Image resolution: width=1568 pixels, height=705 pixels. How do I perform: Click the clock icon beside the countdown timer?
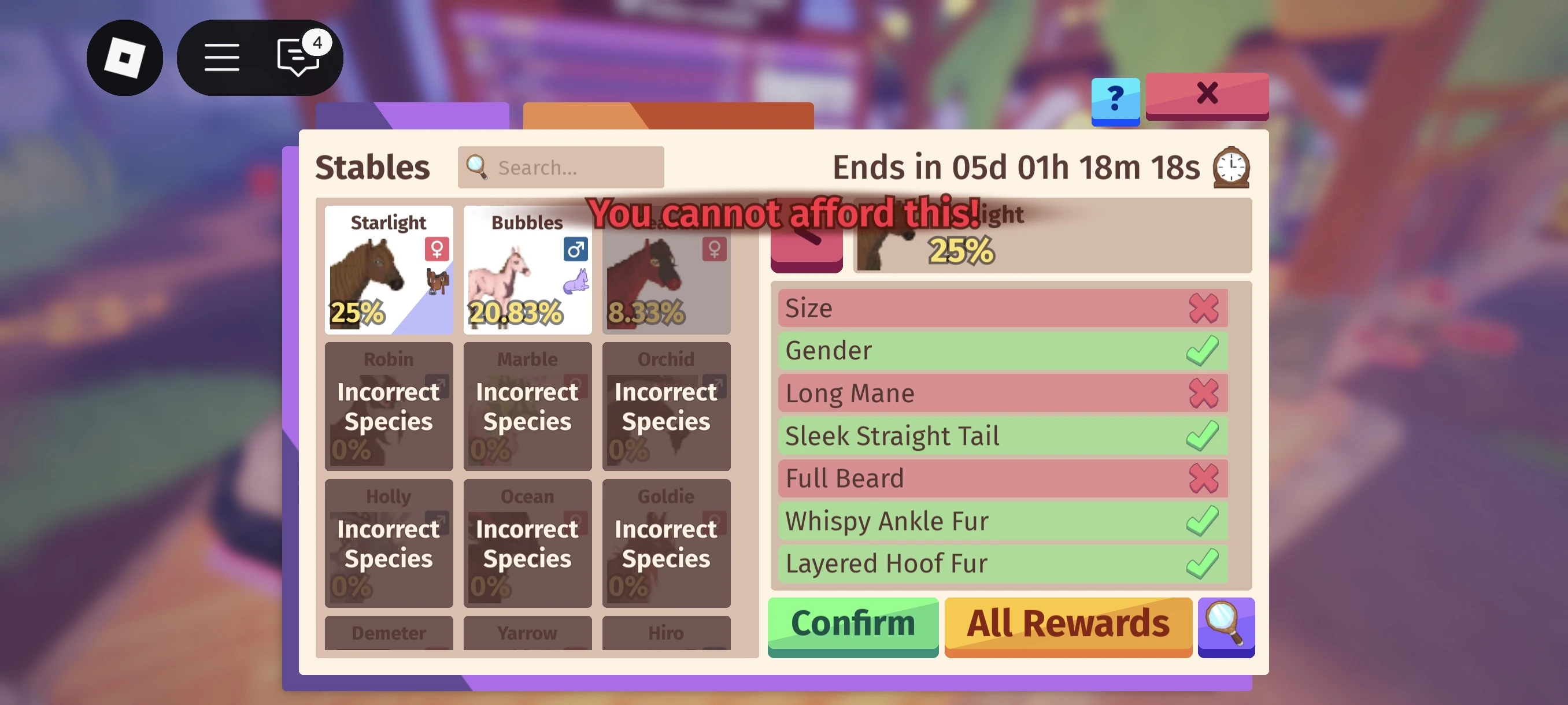click(x=1231, y=168)
